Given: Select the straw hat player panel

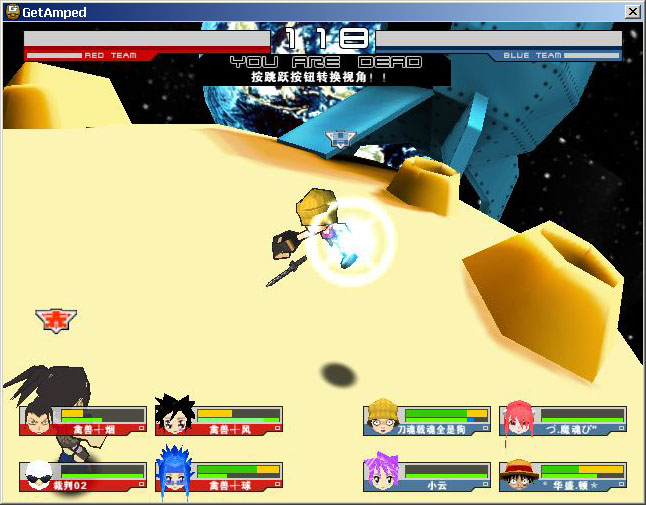Looking at the screenshot, I should pos(562,476).
